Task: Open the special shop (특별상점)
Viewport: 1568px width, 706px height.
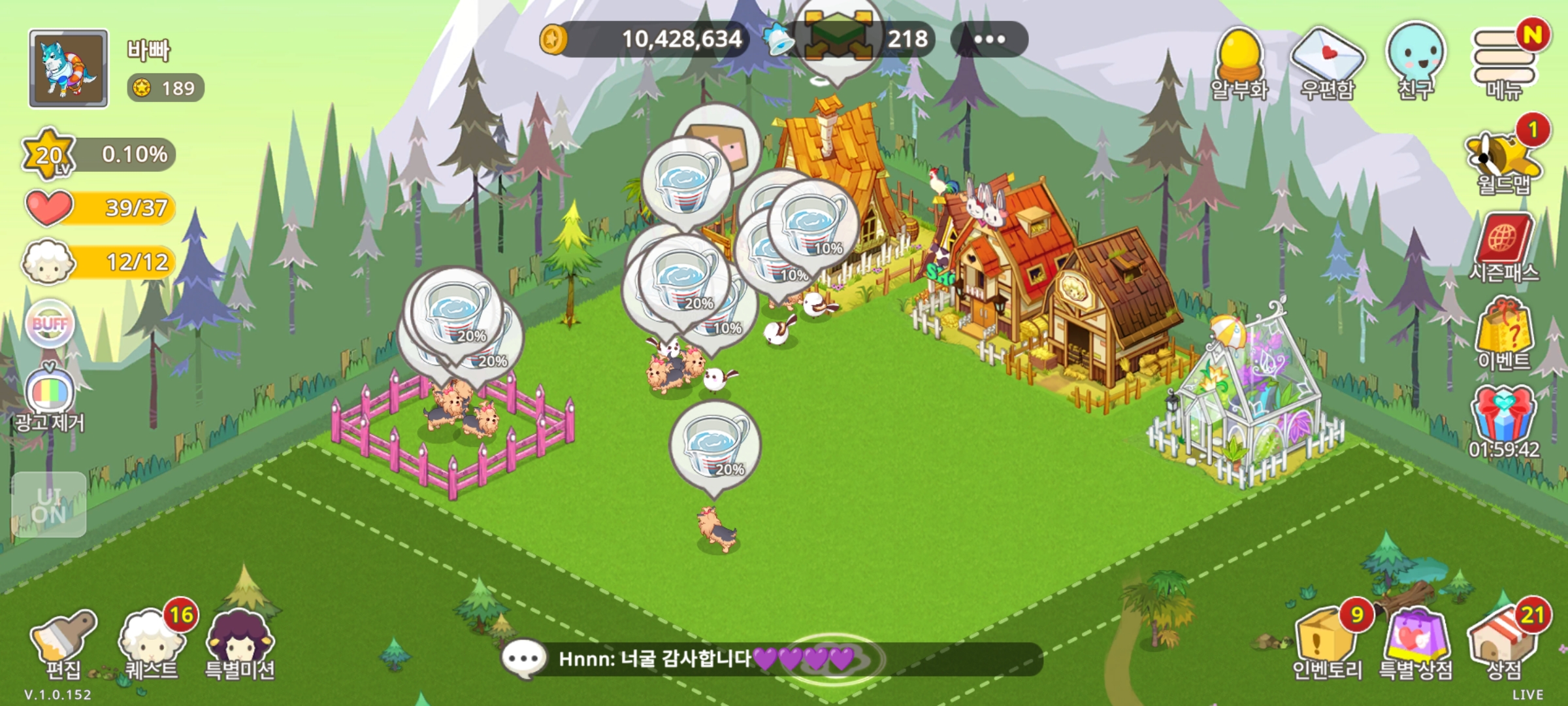Action: point(1415,644)
